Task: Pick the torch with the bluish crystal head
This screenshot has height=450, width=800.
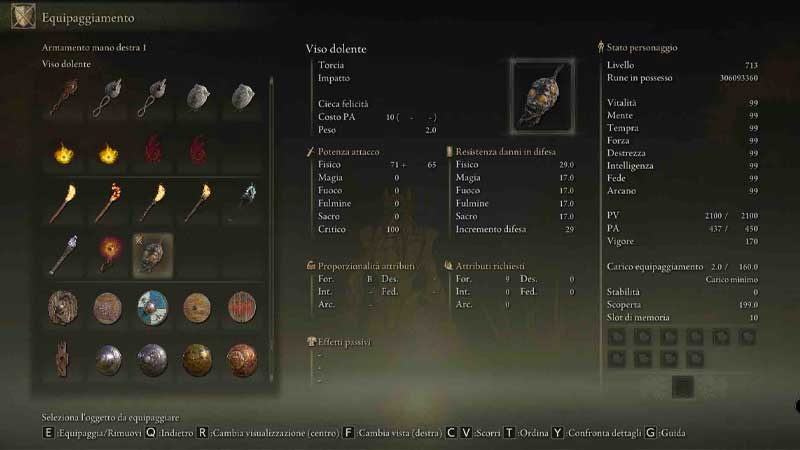Action: (63, 255)
